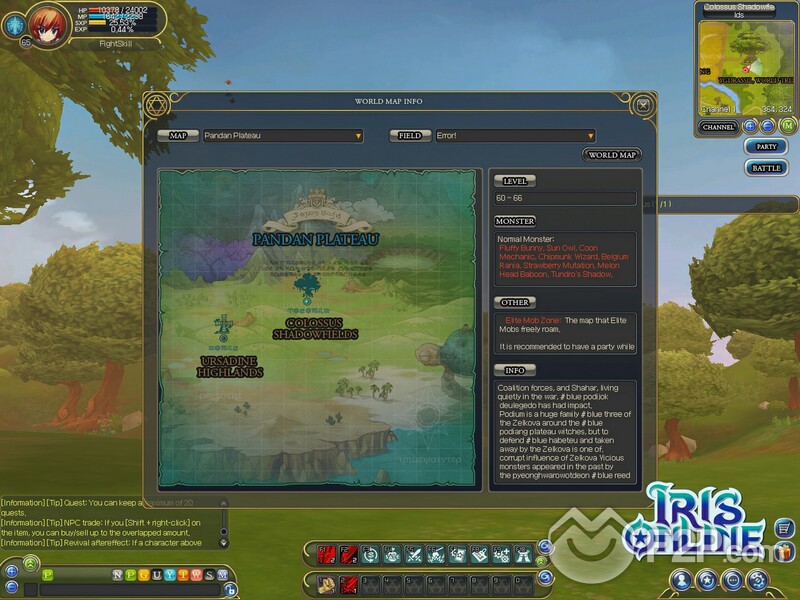
Task: Open the Party menu
Action: coord(766,147)
